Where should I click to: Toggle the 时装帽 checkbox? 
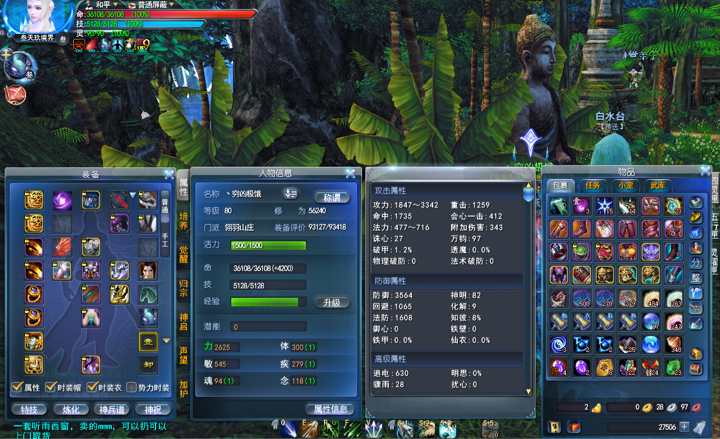(x=53, y=388)
